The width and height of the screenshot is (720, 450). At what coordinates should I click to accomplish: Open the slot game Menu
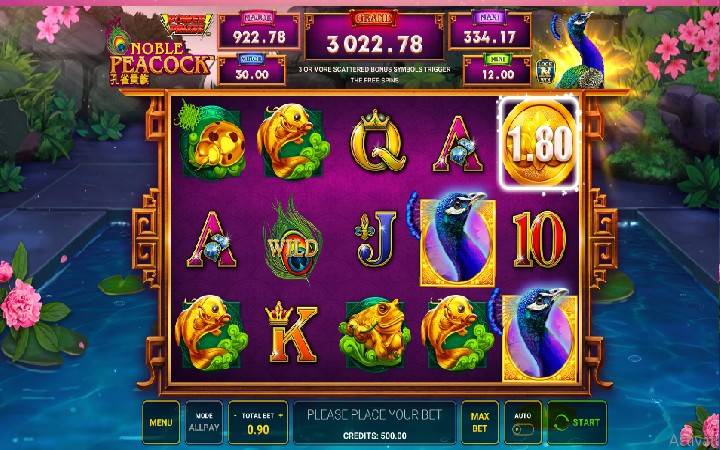[160, 422]
